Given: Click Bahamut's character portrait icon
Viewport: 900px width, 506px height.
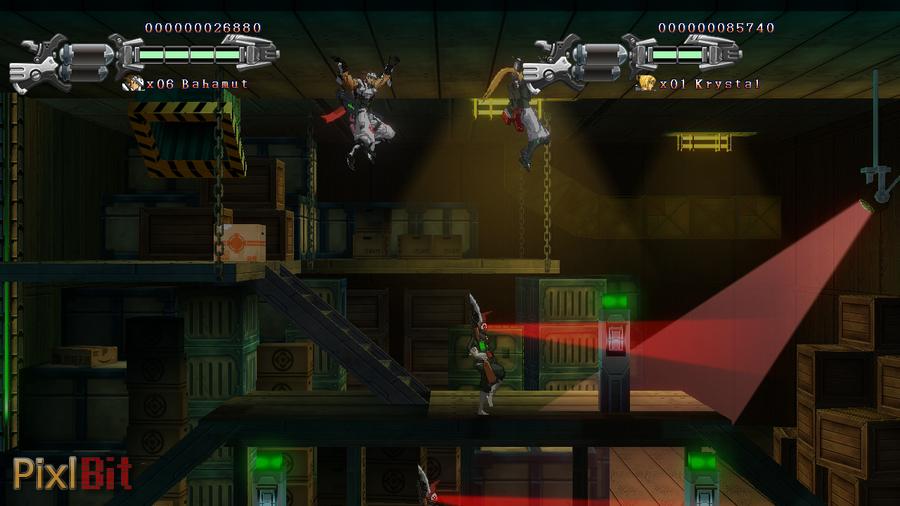Looking at the screenshot, I should [133, 84].
